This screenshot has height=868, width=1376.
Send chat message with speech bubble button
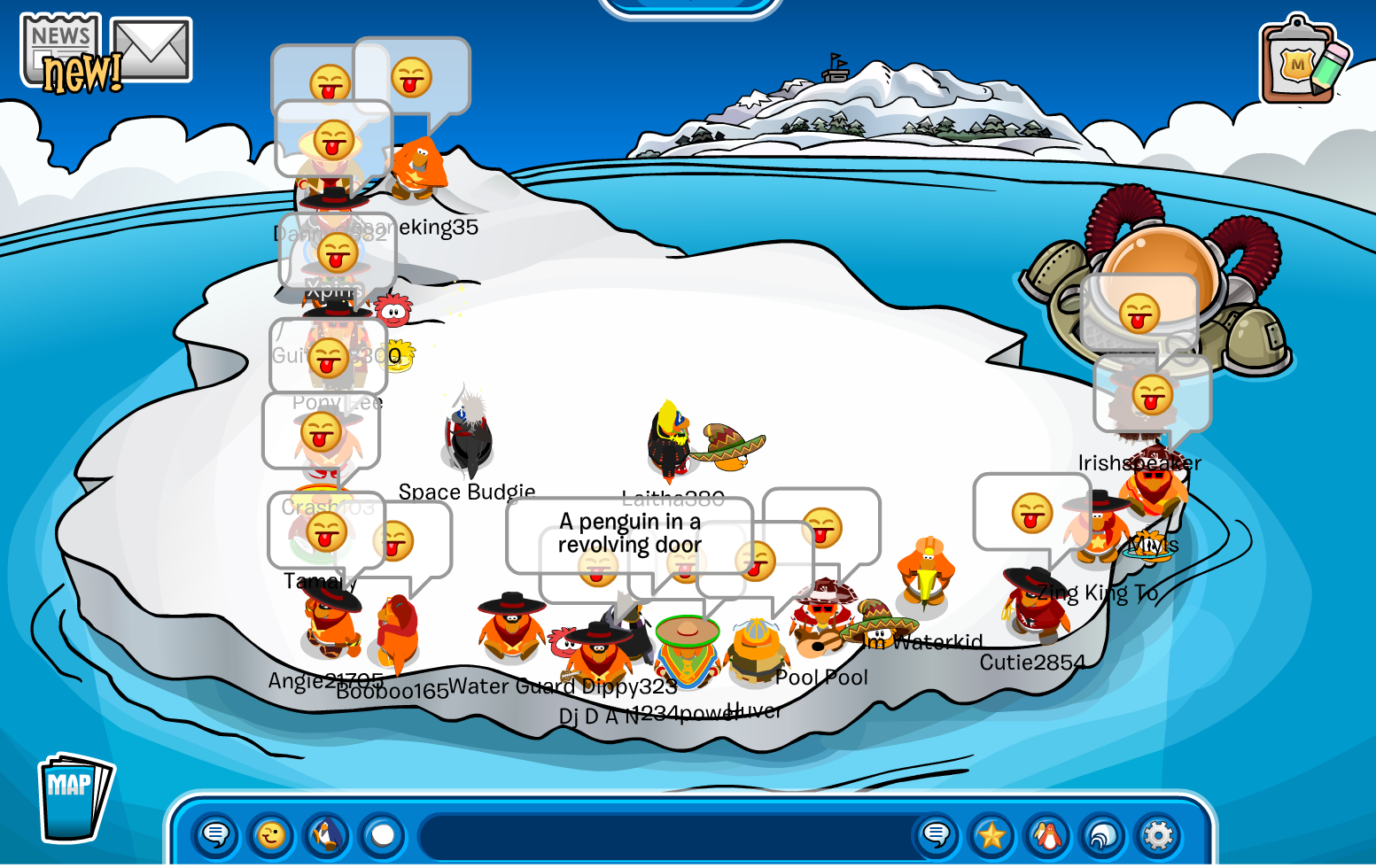[937, 835]
